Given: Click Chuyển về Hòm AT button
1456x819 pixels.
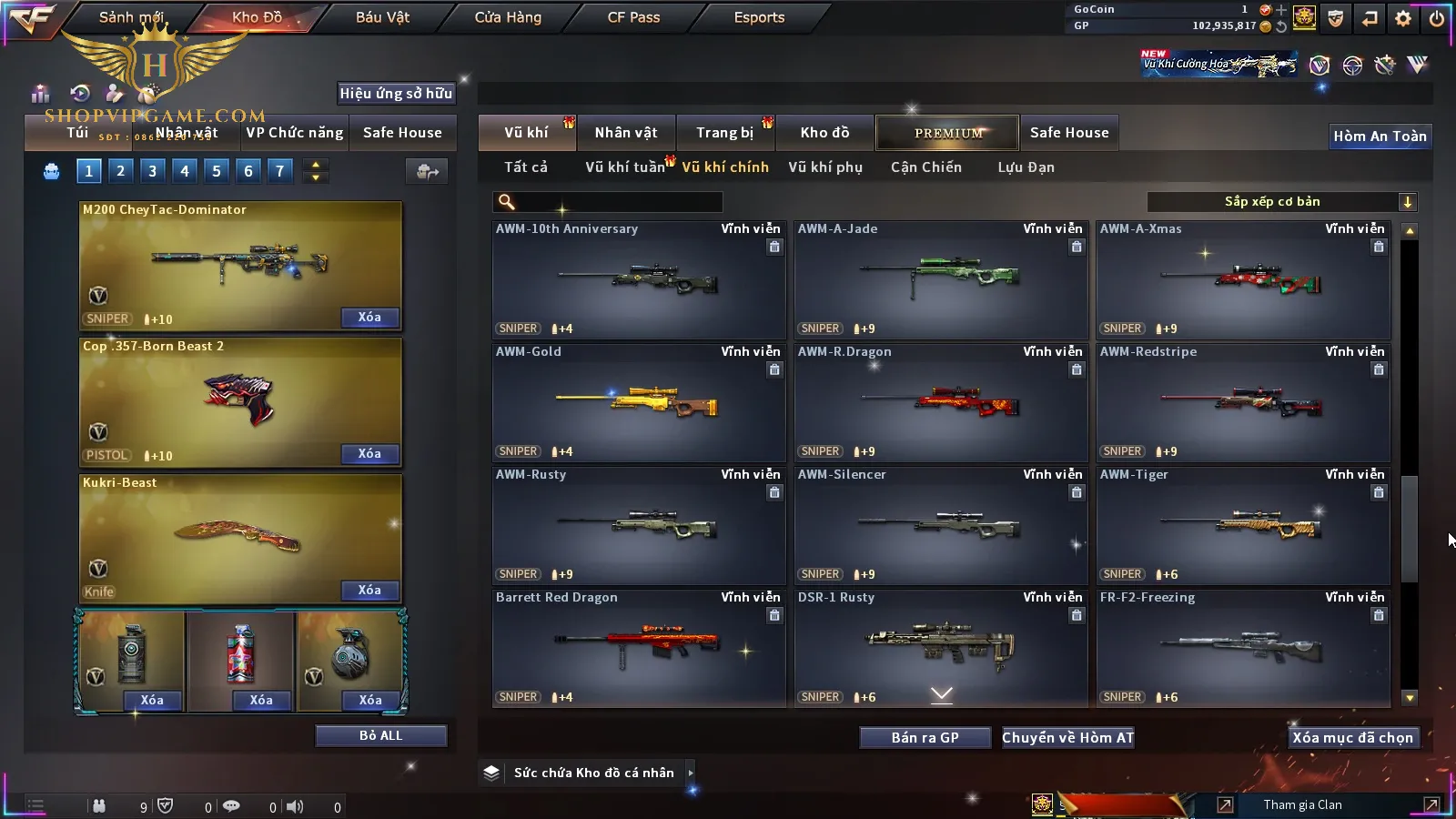Looking at the screenshot, I should [x=1068, y=738].
